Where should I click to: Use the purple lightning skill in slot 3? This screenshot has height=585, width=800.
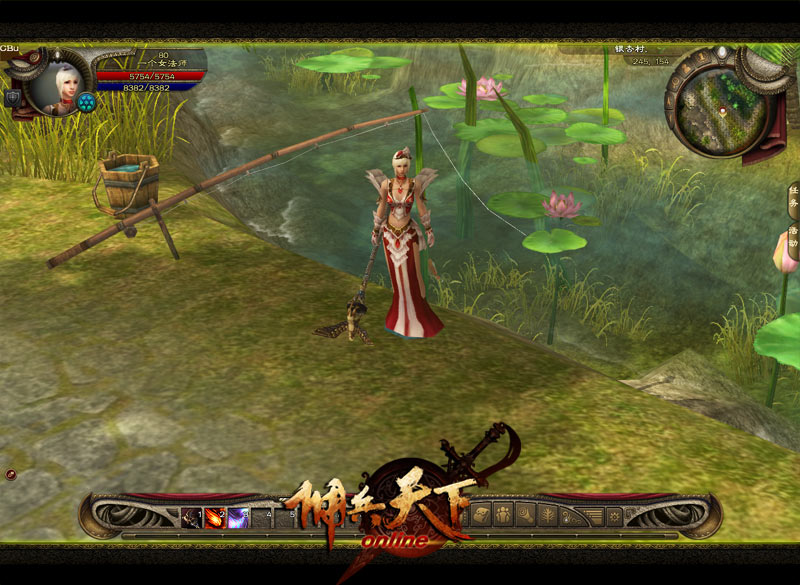238,517
